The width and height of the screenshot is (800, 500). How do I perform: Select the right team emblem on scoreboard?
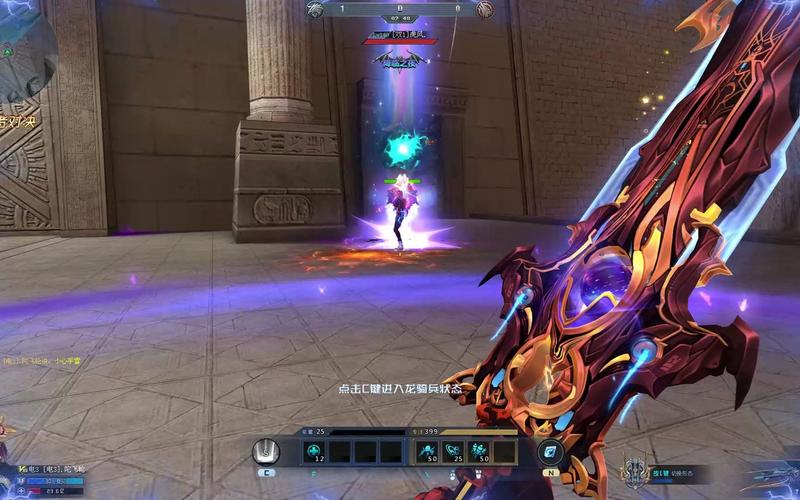[484, 9]
